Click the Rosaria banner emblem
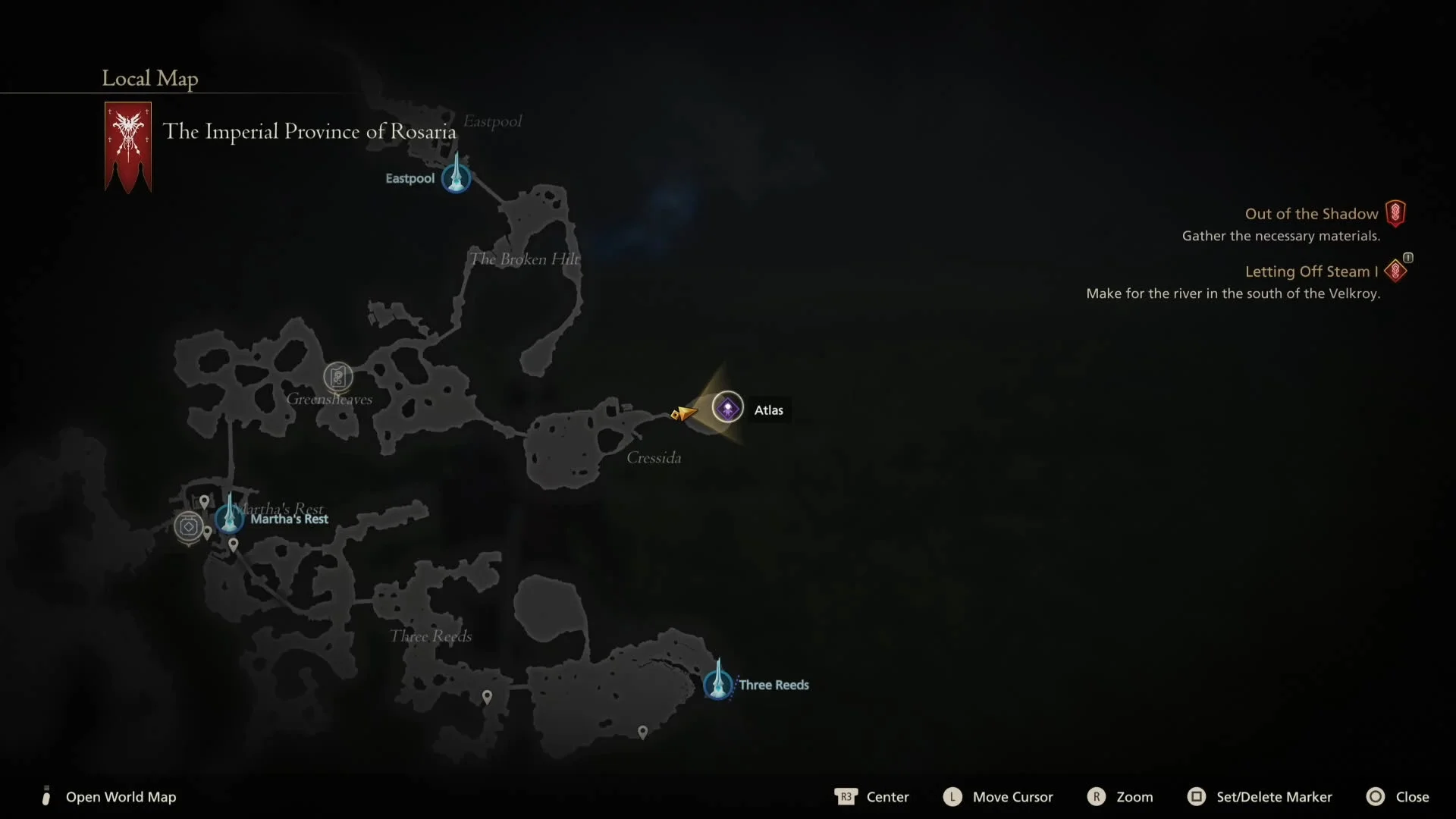Screen dimensions: 1456x819 (127, 146)
